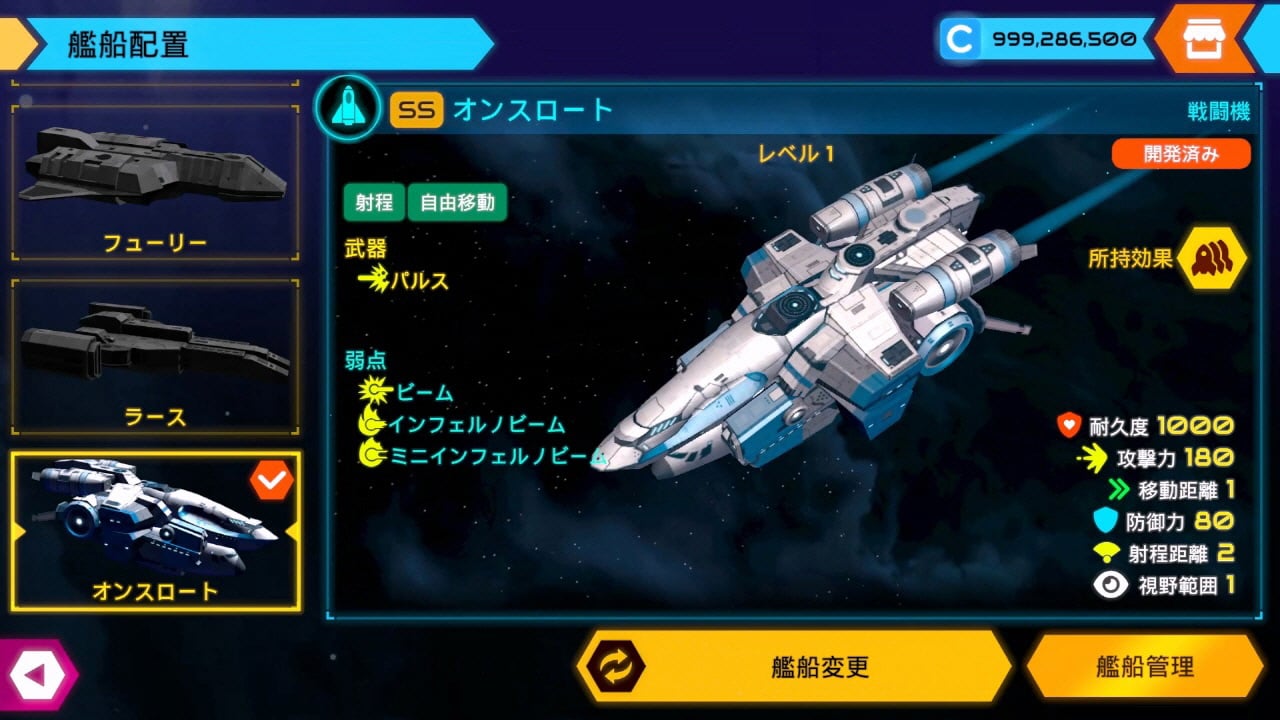Open the shop storefront icon

click(1203, 39)
